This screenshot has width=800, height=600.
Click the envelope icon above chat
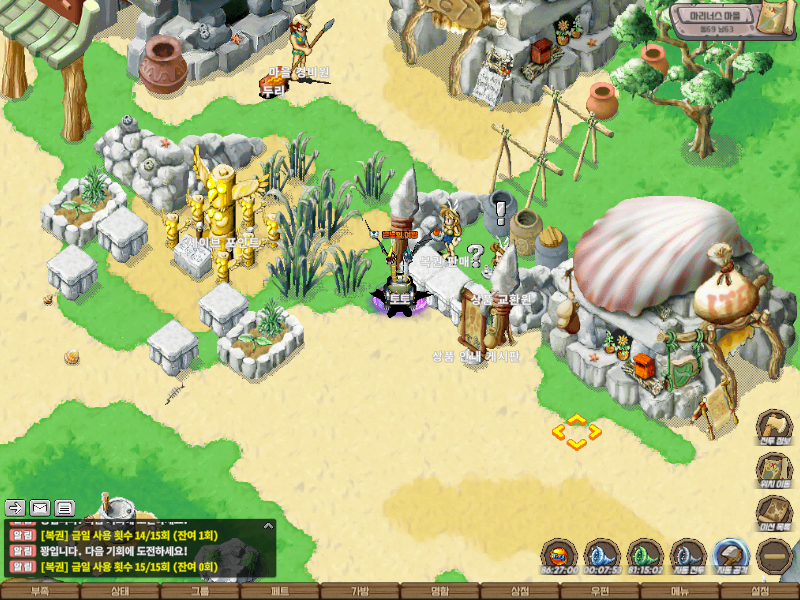[x=40, y=507]
